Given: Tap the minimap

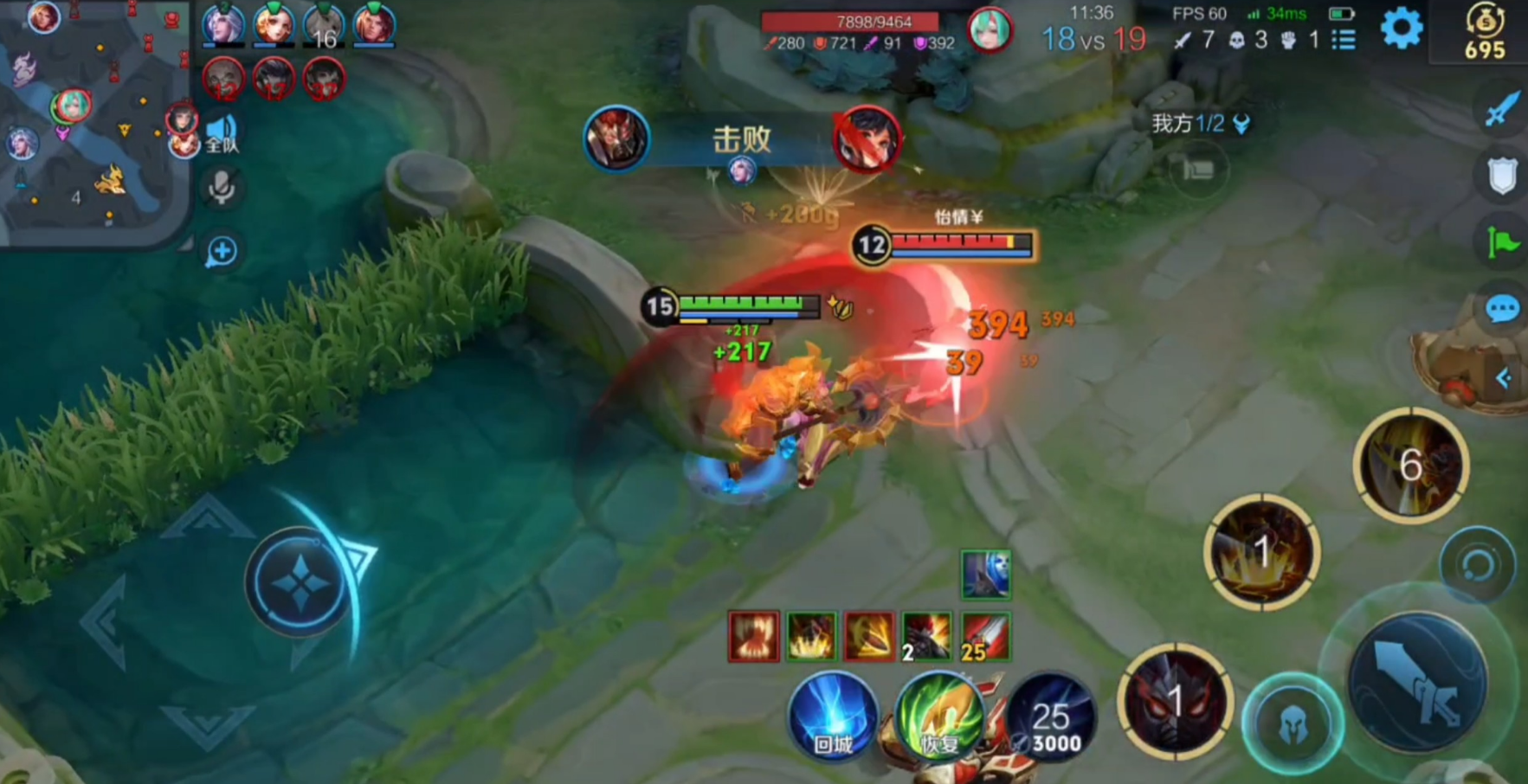Looking at the screenshot, I should click(93, 121).
